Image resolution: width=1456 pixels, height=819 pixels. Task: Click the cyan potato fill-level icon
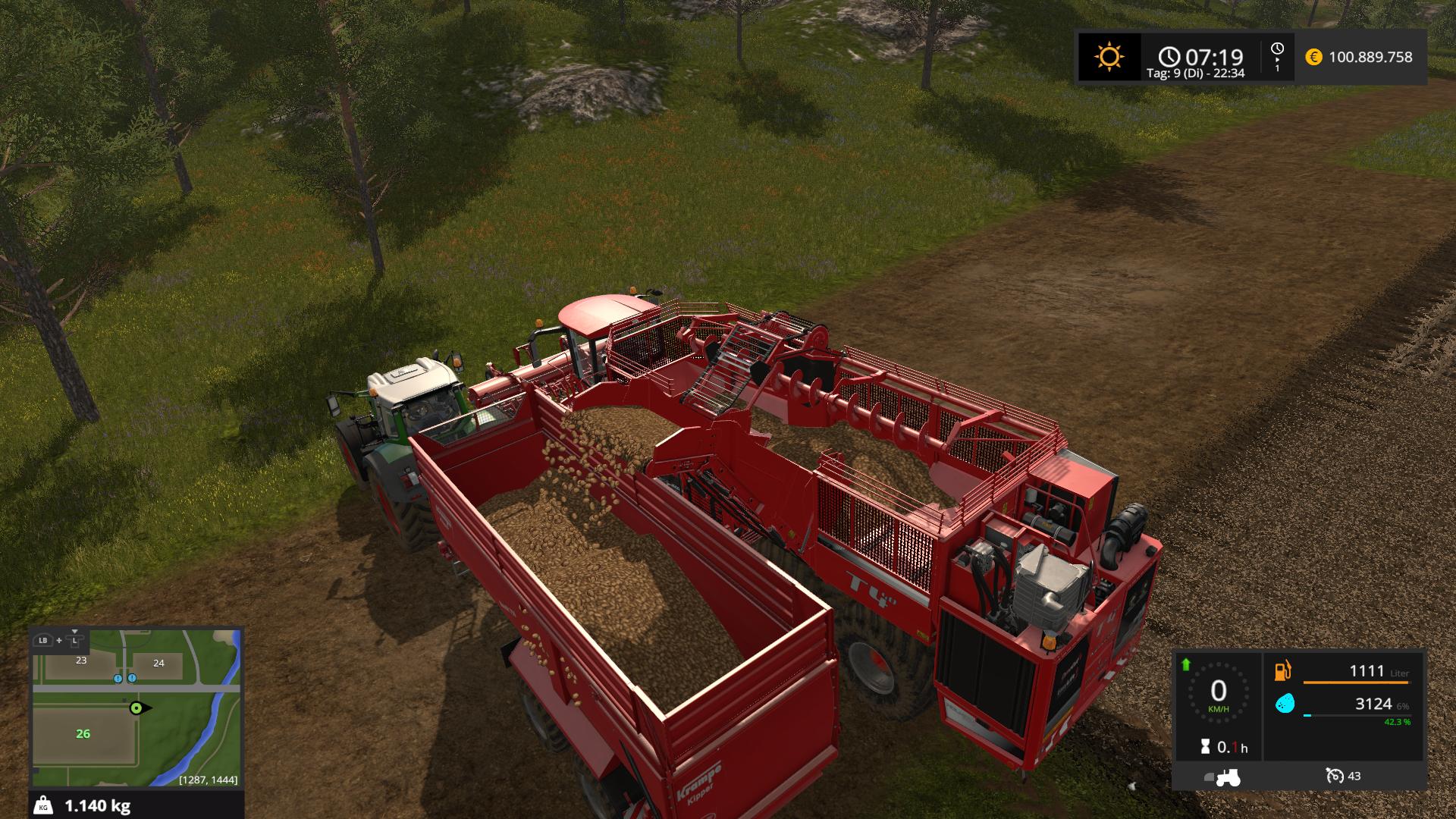click(1284, 704)
